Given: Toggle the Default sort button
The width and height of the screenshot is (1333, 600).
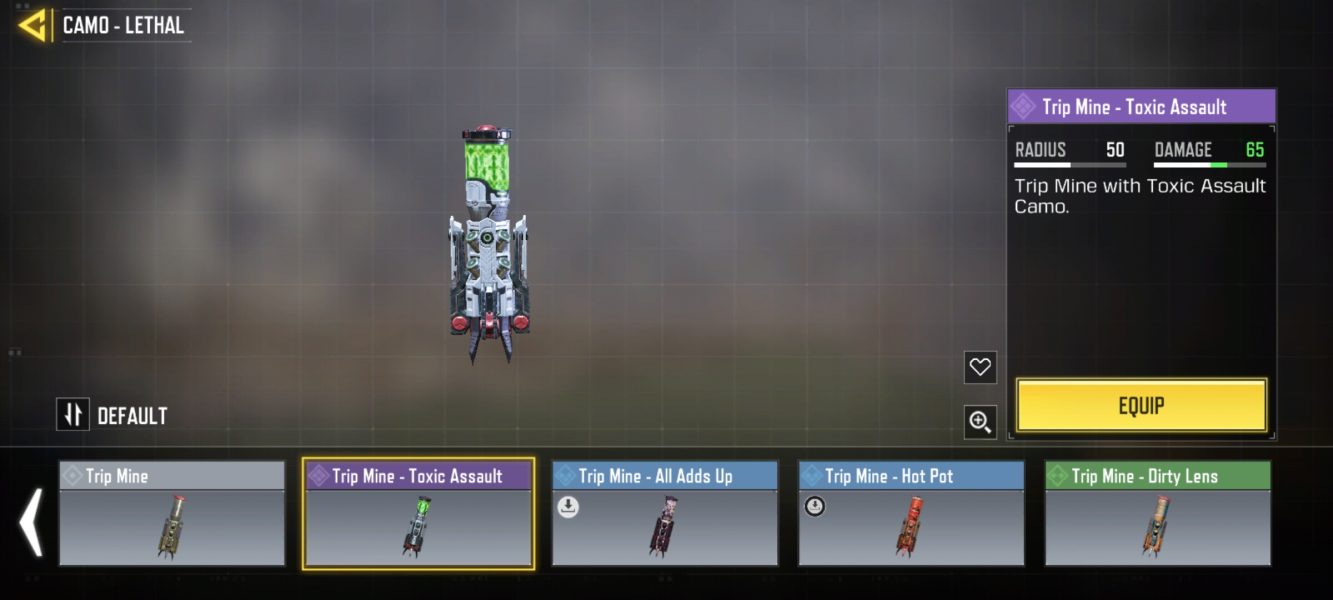Looking at the screenshot, I should (x=73, y=414).
